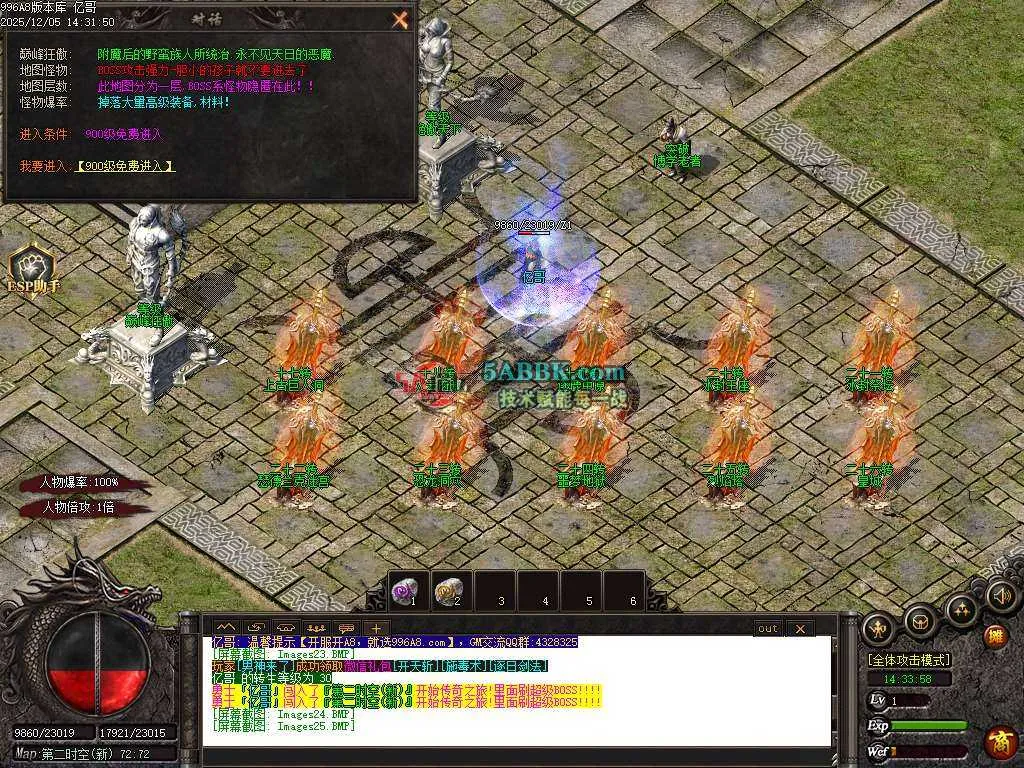Close the 对话 dialogue window
This screenshot has width=1024, height=768.
400,19
